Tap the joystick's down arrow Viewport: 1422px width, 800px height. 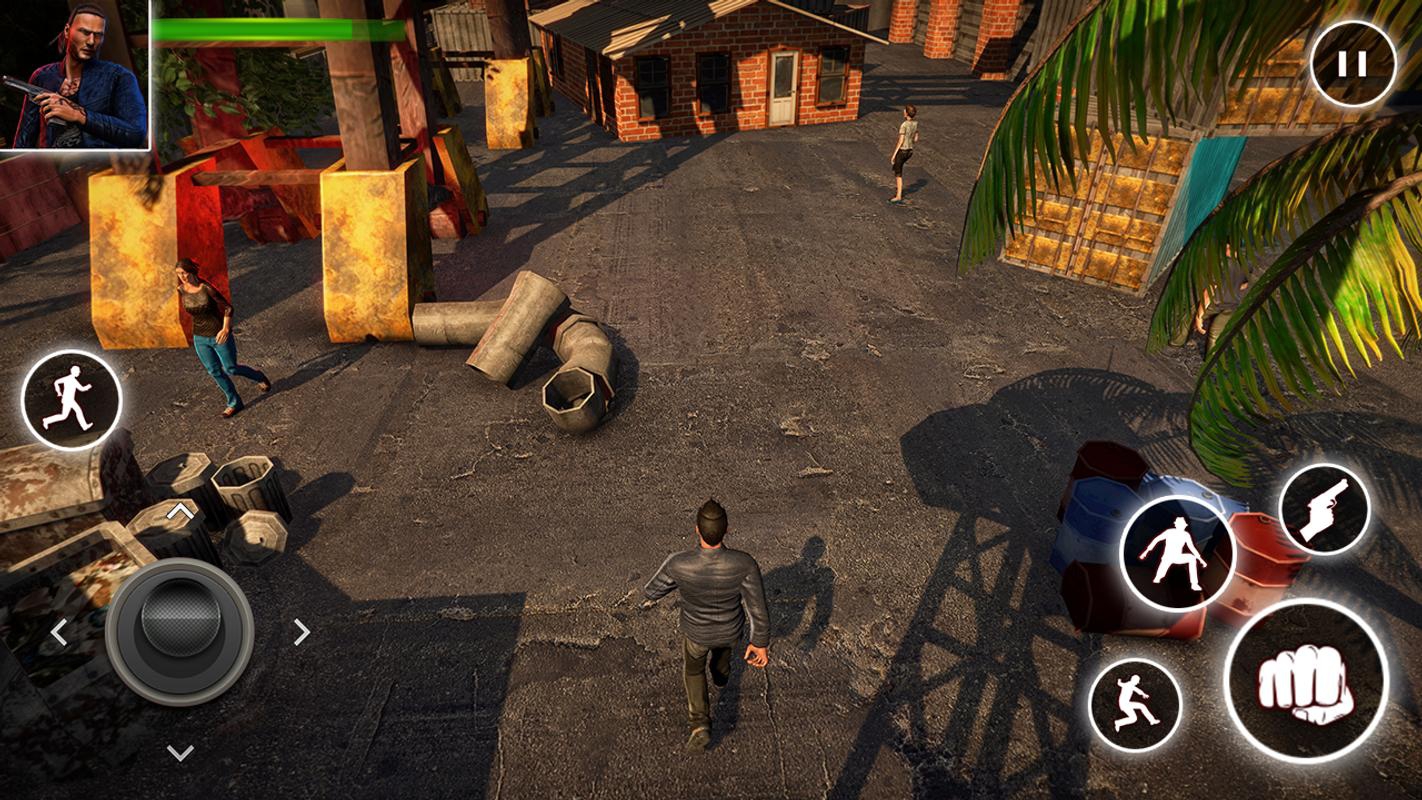(x=180, y=752)
